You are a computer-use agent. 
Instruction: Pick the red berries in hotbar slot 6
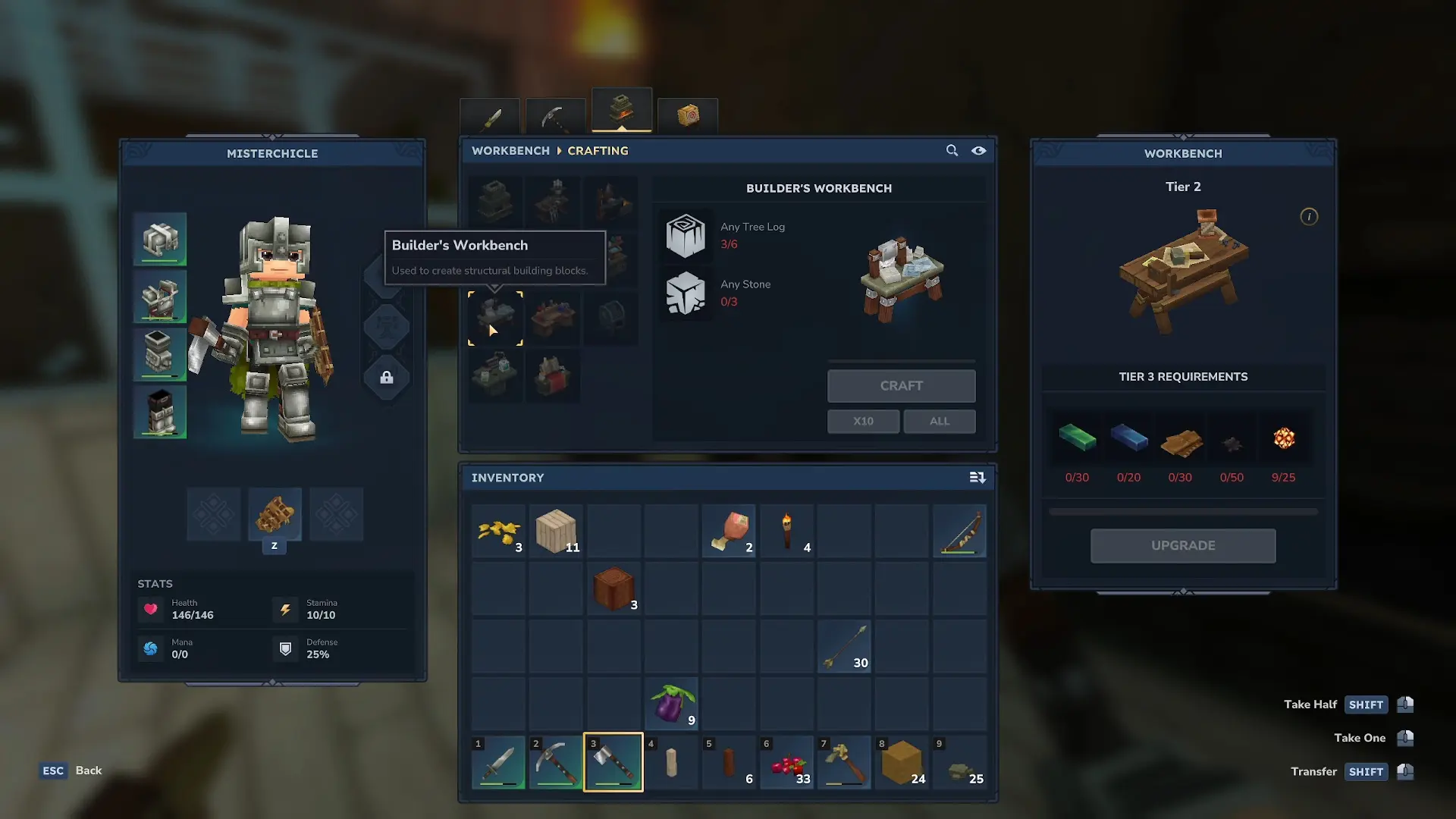point(786,762)
